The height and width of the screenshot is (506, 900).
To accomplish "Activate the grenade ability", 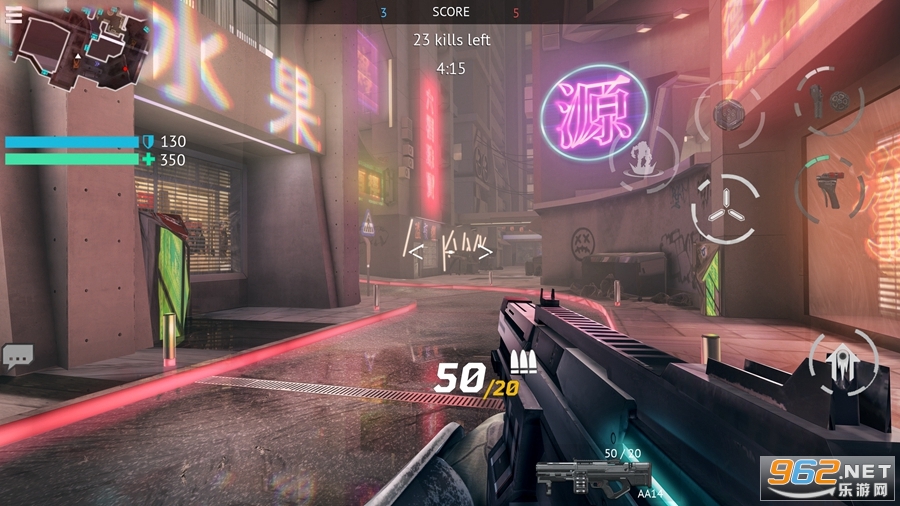I will 729,112.
